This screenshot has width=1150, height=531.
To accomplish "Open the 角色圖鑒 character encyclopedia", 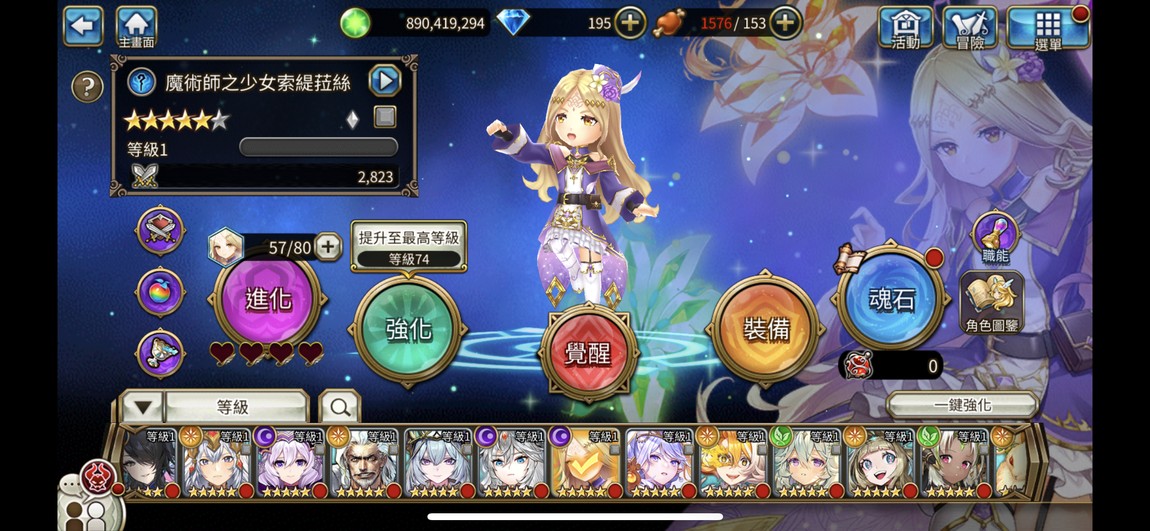I will click(992, 302).
